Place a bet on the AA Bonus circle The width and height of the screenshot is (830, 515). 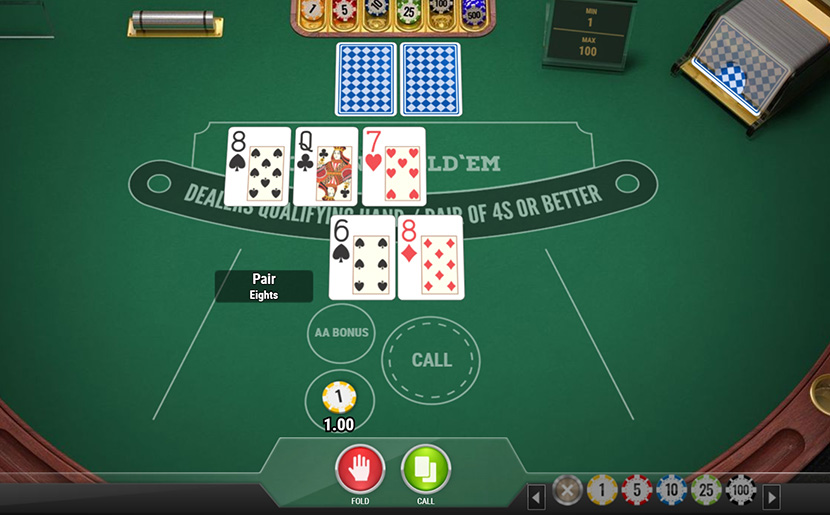341,333
